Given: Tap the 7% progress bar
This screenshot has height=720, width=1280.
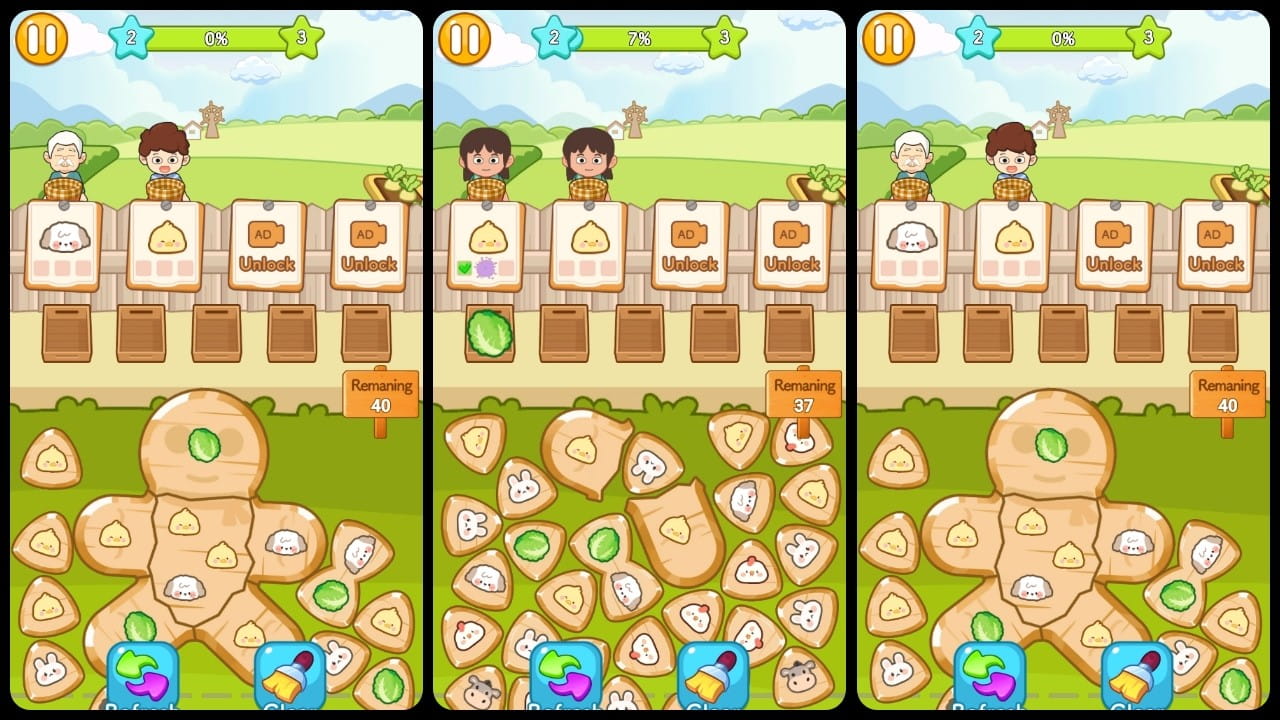Looking at the screenshot, I should (640, 39).
